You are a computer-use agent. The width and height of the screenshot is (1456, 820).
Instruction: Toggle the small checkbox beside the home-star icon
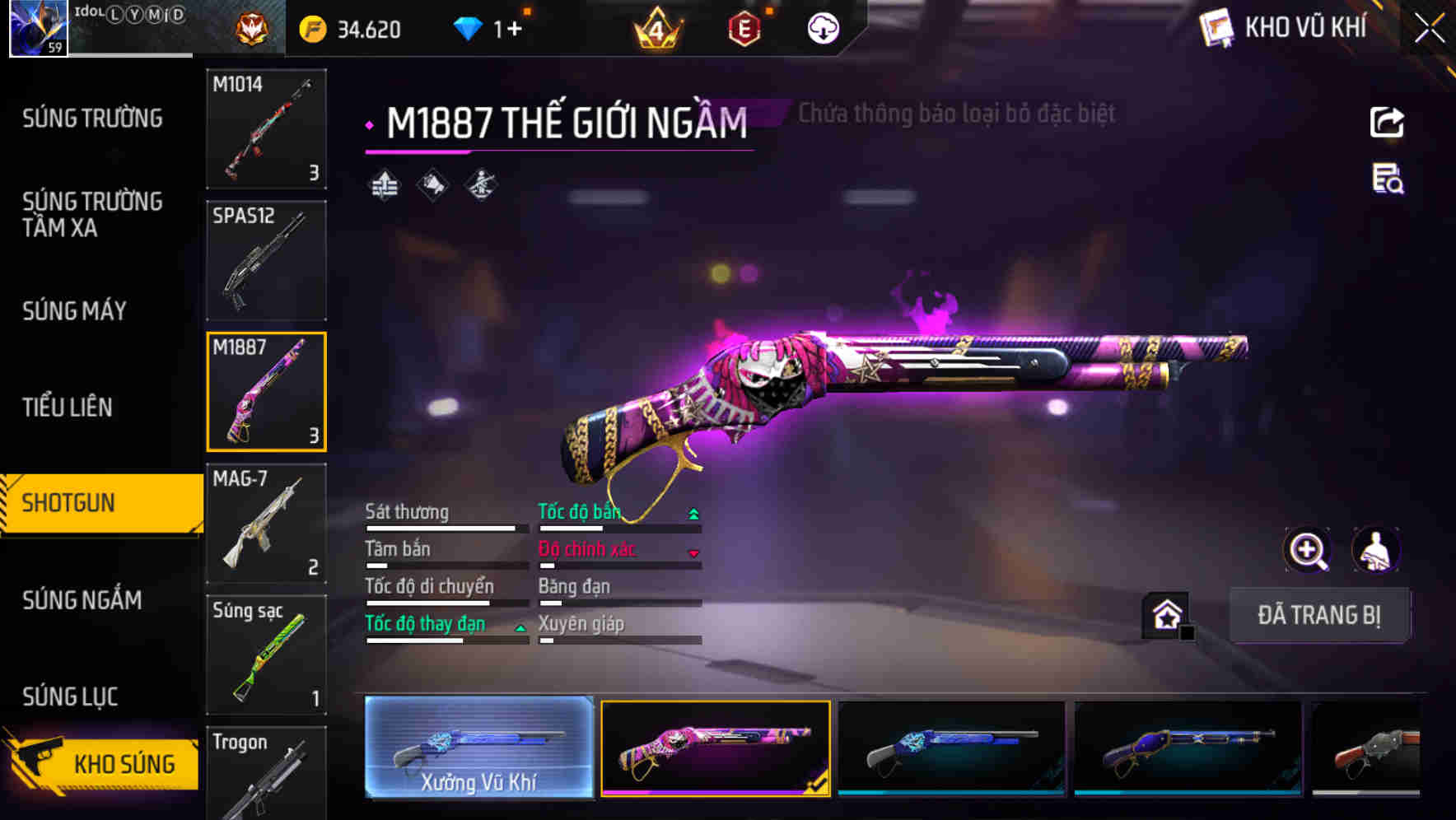point(1187,632)
